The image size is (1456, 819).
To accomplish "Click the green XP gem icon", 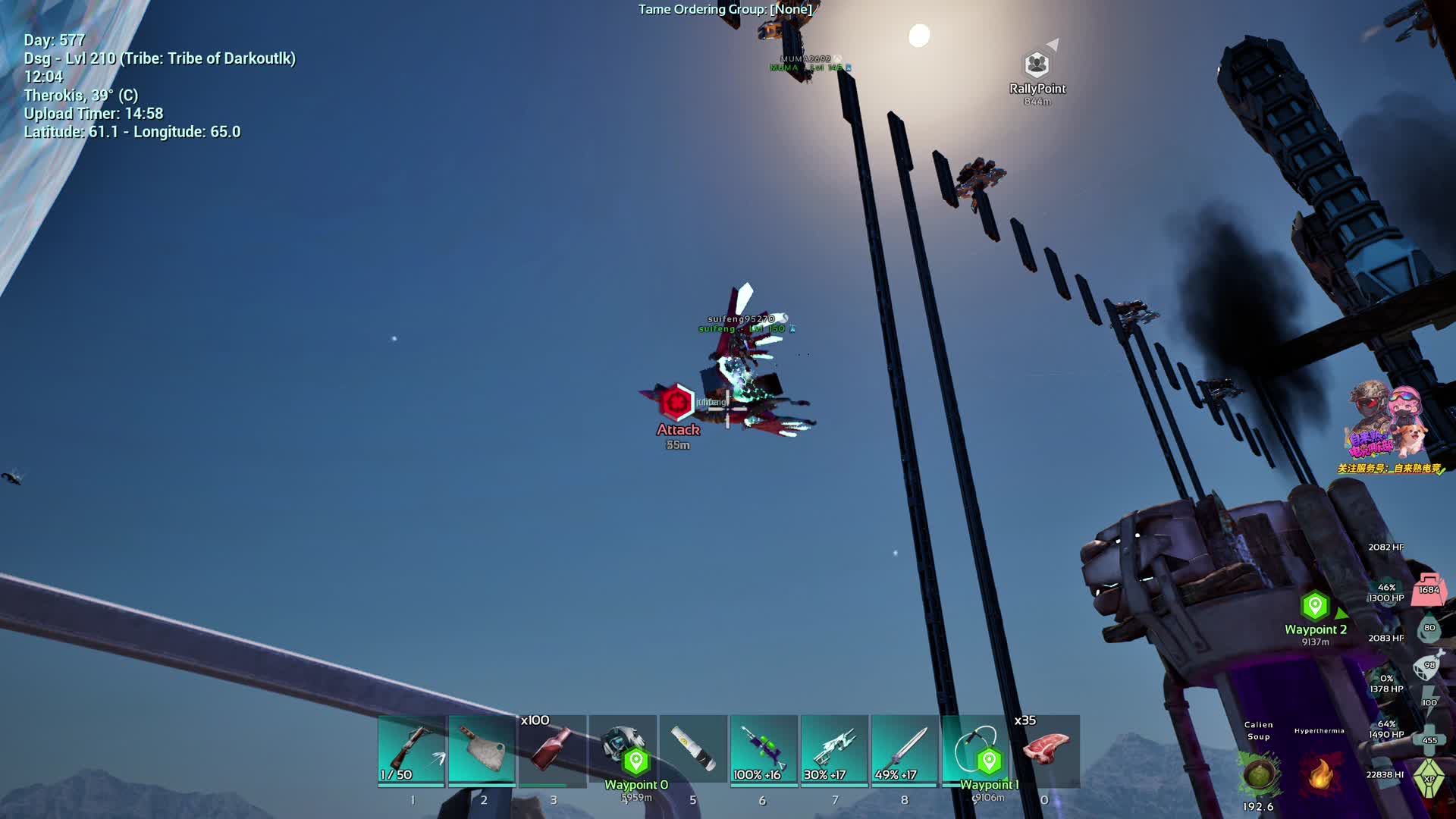I will point(1429,779).
